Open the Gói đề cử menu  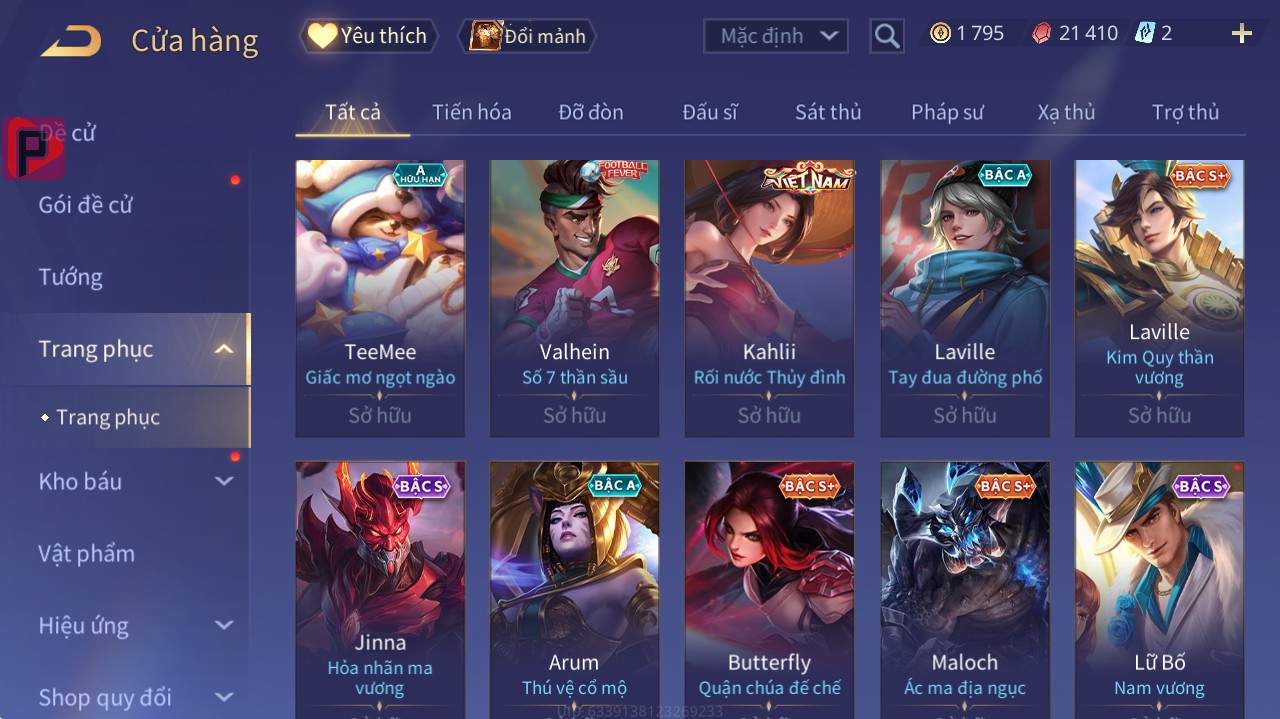(x=86, y=205)
